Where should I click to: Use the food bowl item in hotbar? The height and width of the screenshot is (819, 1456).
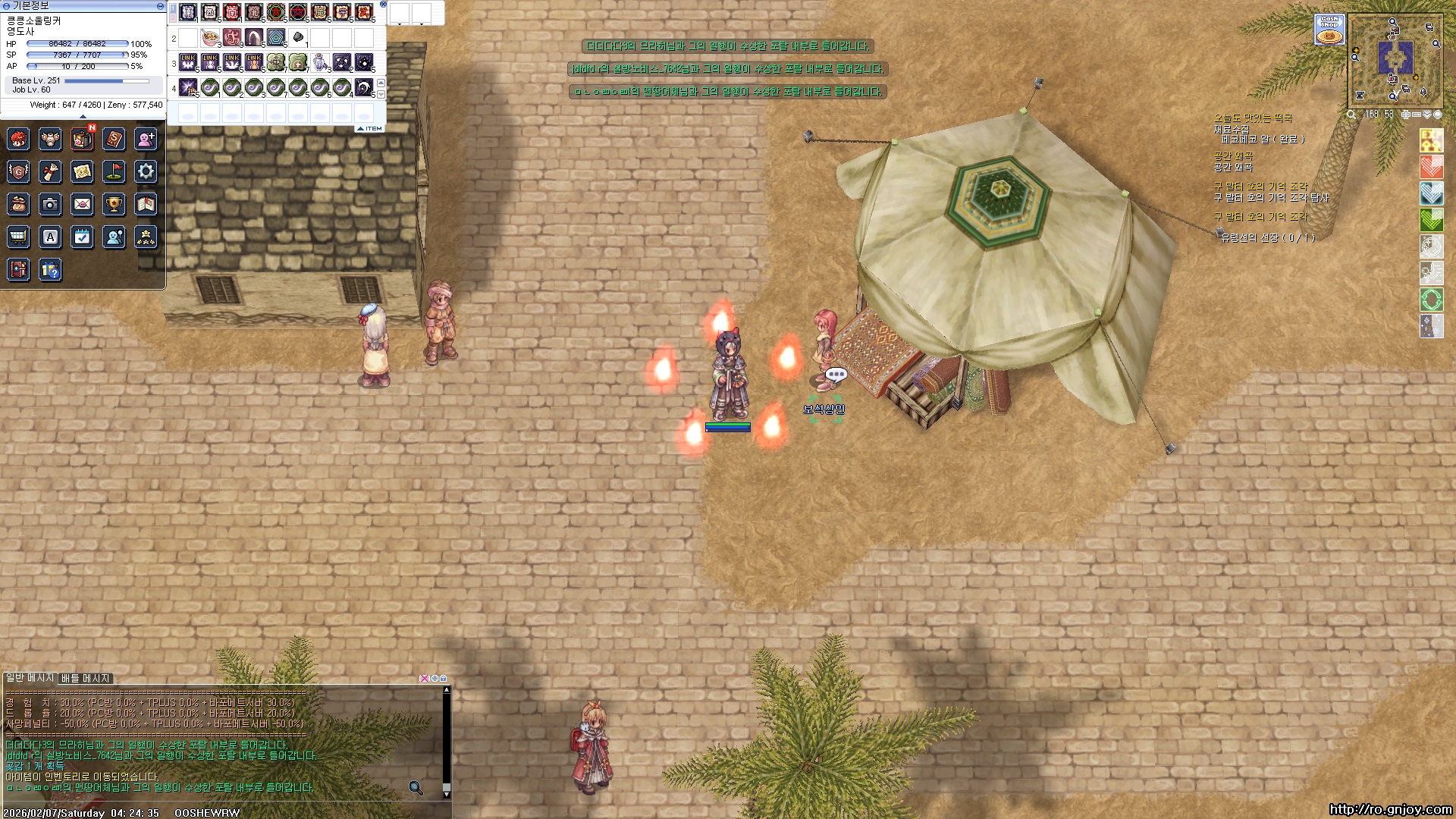click(210, 38)
